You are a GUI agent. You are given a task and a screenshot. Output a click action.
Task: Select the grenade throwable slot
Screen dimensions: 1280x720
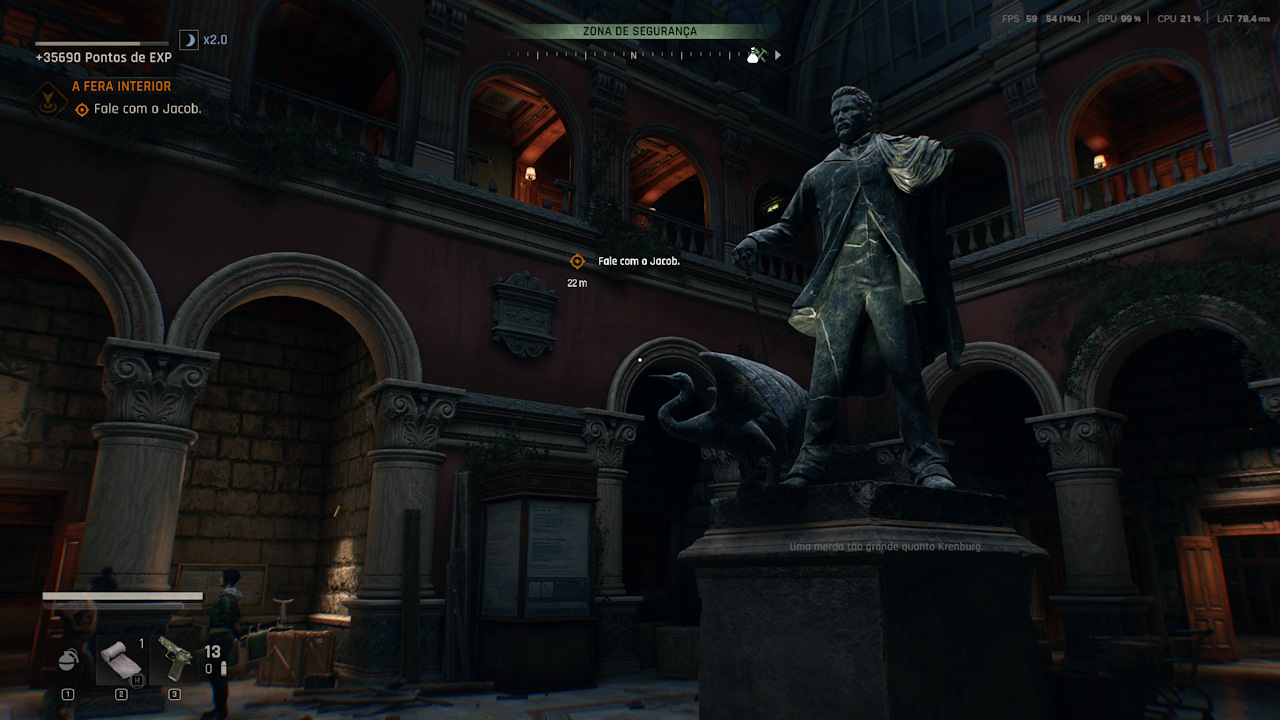pos(68,662)
